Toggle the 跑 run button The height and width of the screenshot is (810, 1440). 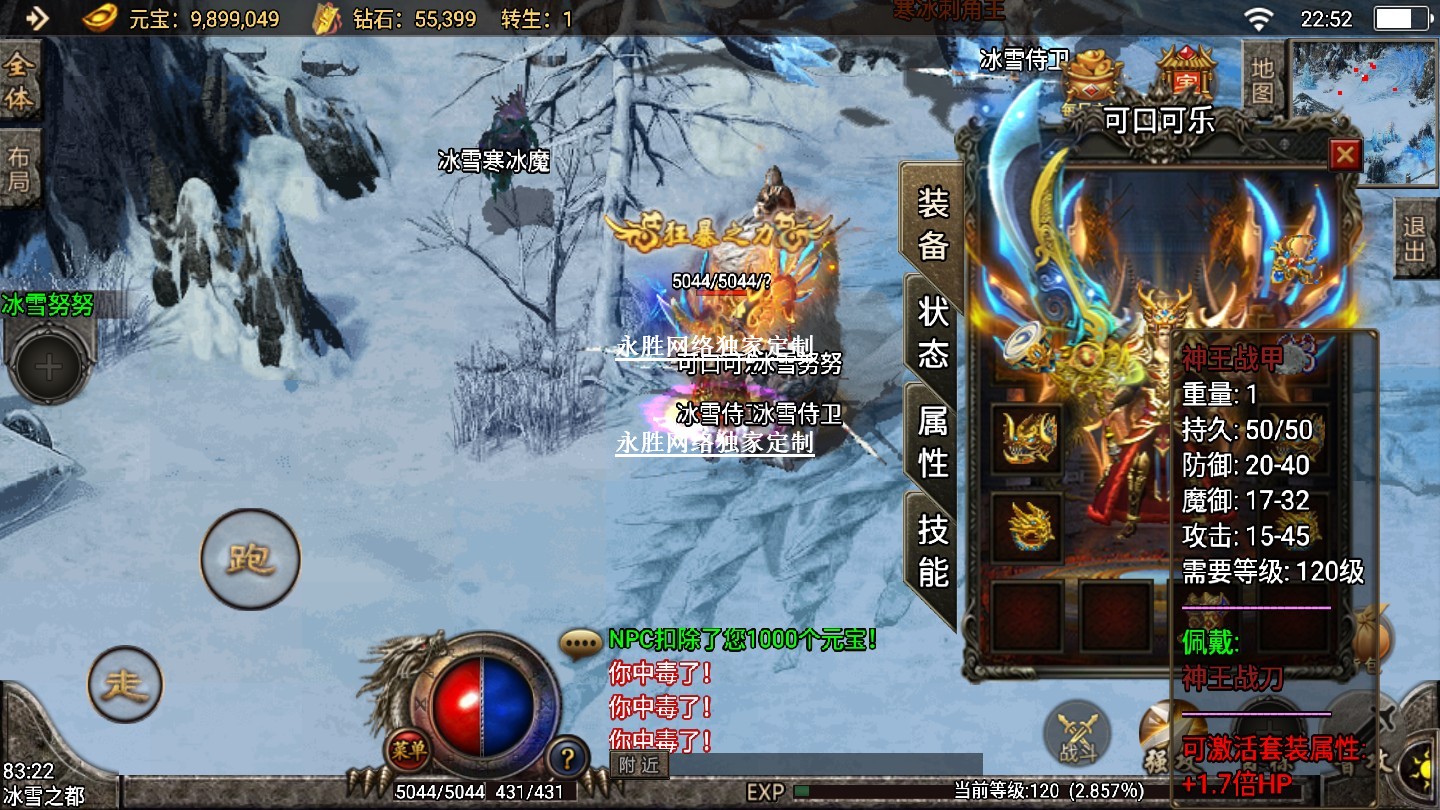pos(250,559)
